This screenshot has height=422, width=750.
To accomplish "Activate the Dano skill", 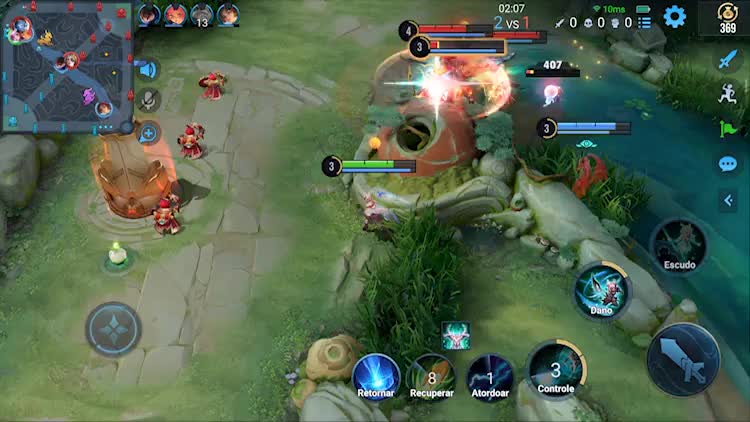I will (601, 290).
